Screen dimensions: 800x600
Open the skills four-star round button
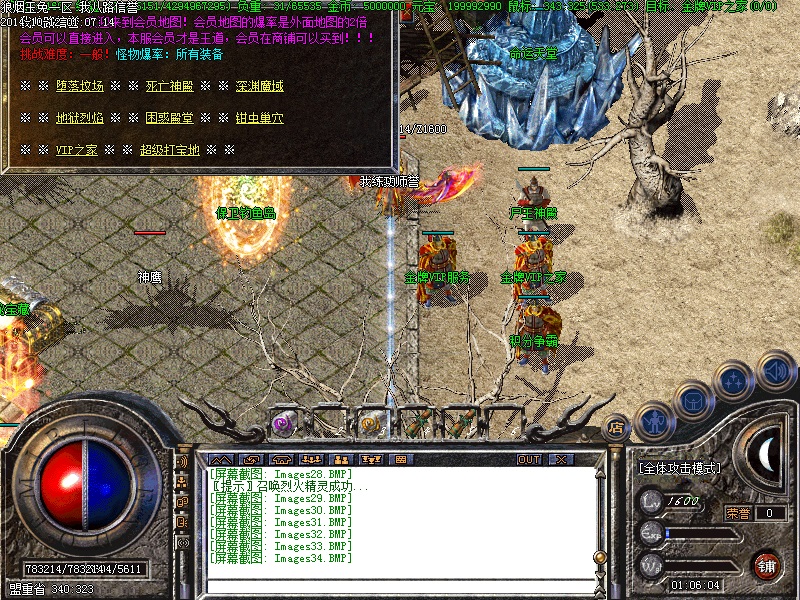pyautogui.click(x=733, y=380)
